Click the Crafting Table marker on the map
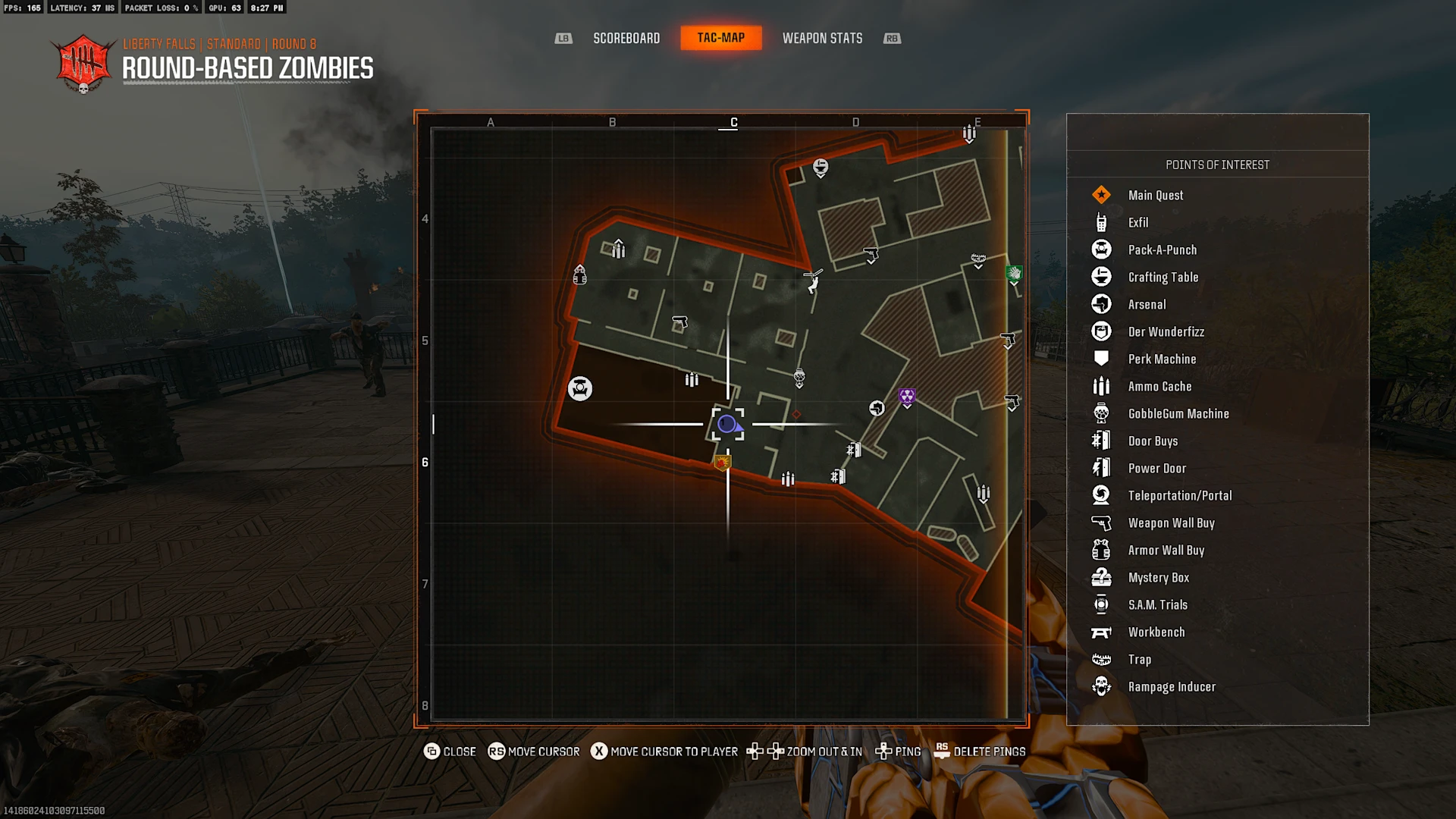Screen dimensions: 1456x819 (x=821, y=167)
